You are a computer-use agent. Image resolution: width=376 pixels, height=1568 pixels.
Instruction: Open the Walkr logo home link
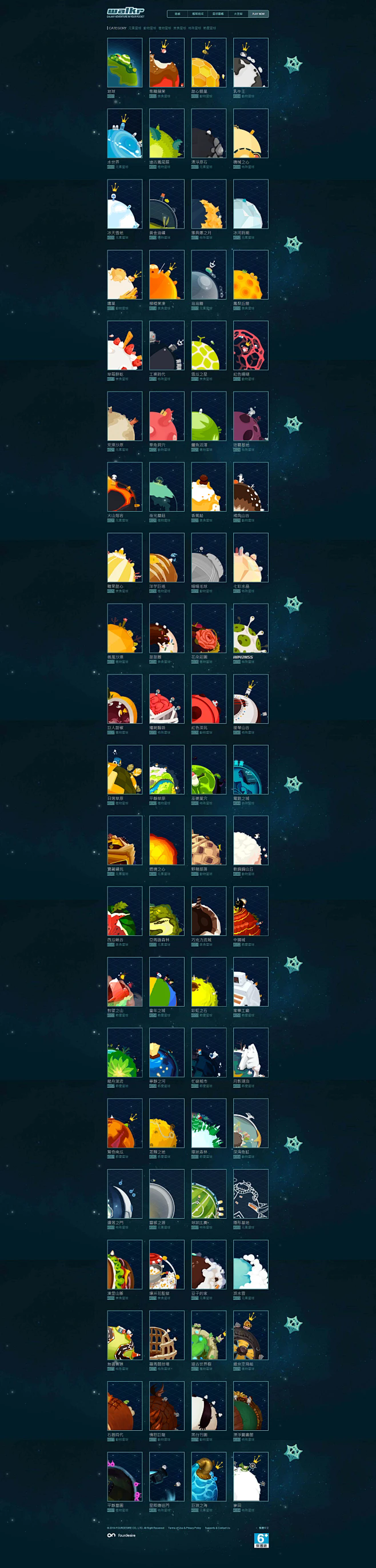coord(126,11)
